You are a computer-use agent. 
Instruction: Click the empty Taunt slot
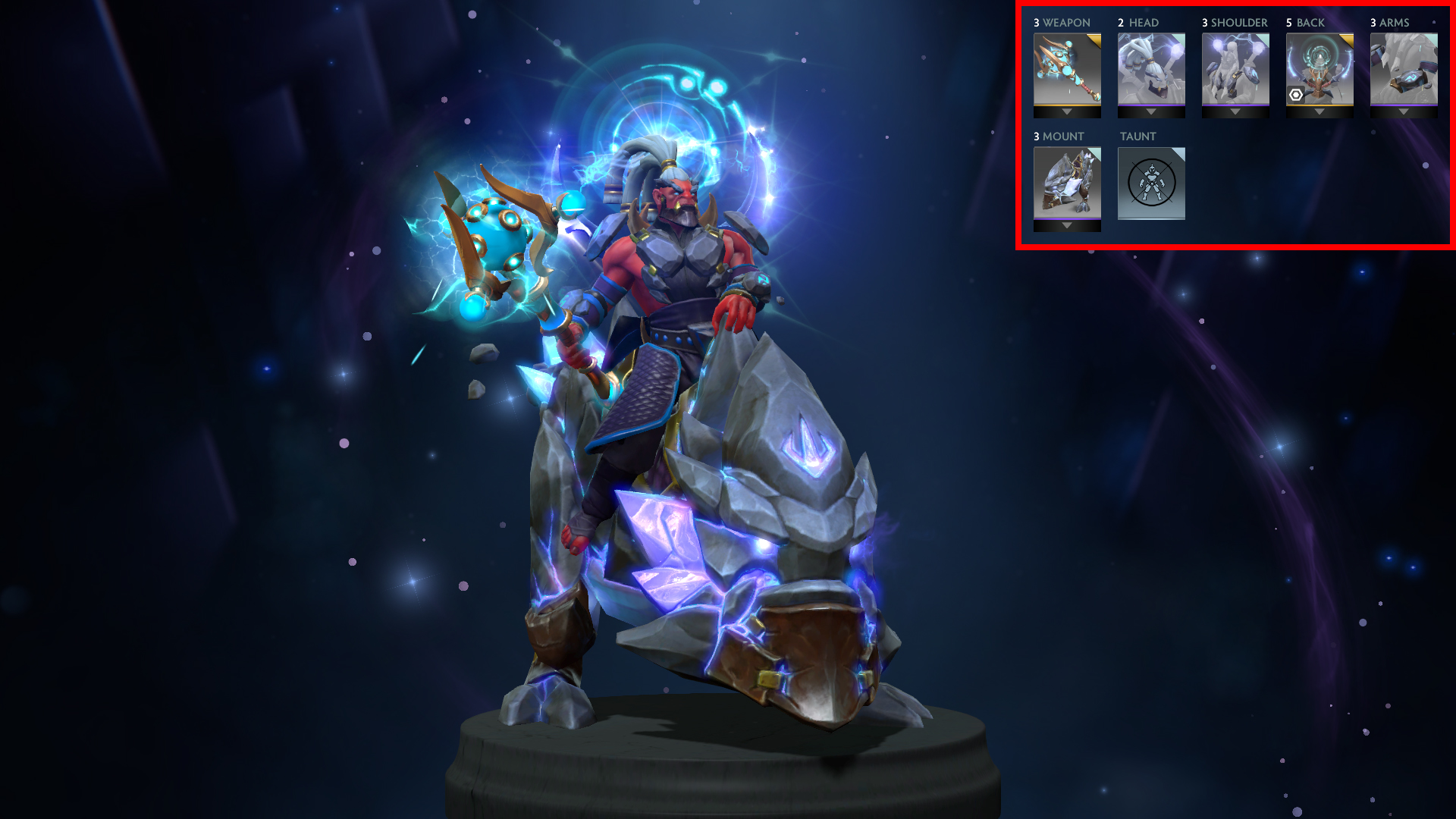click(x=1150, y=183)
